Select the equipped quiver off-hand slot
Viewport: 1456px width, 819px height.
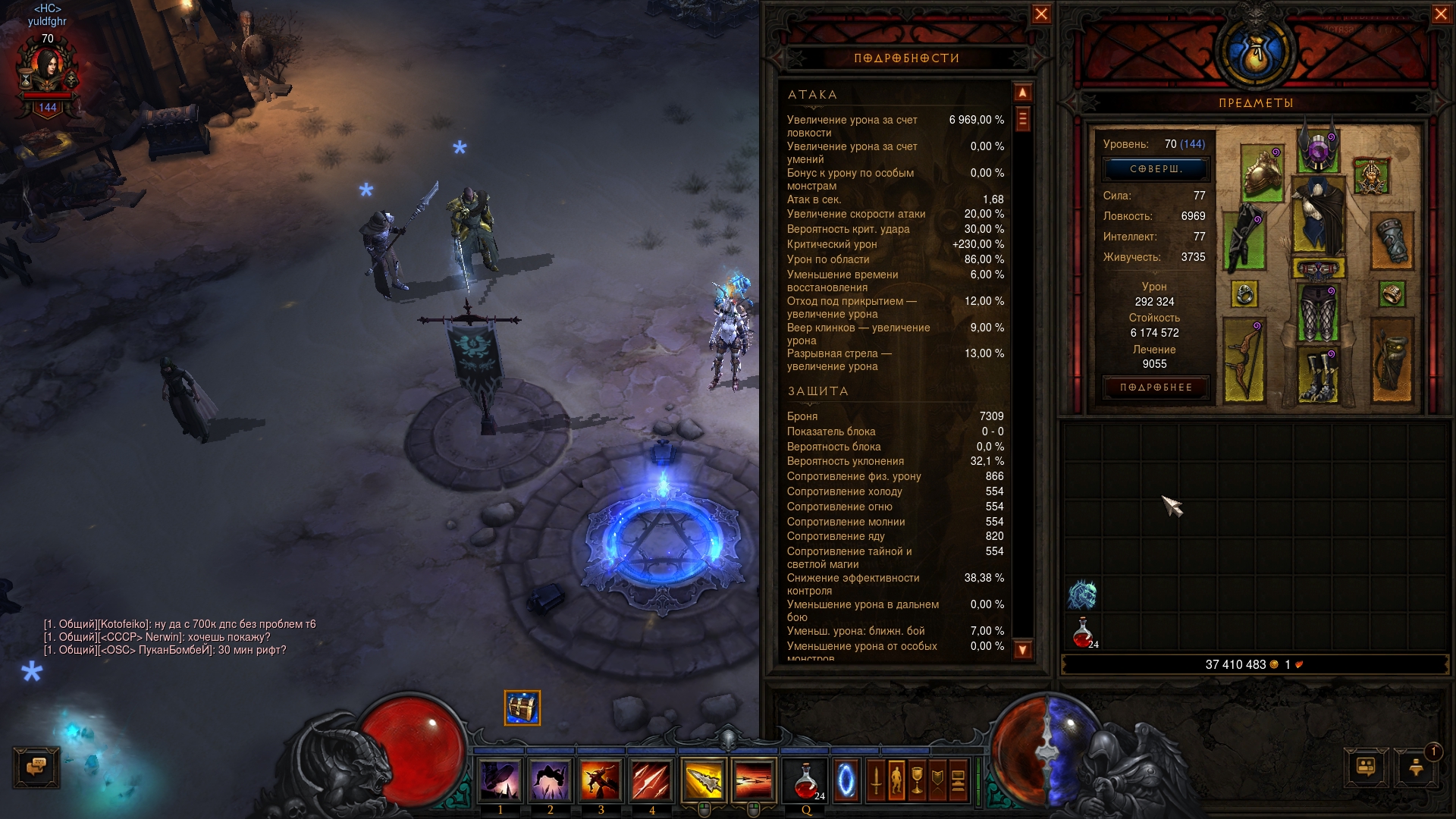pos(1392,359)
